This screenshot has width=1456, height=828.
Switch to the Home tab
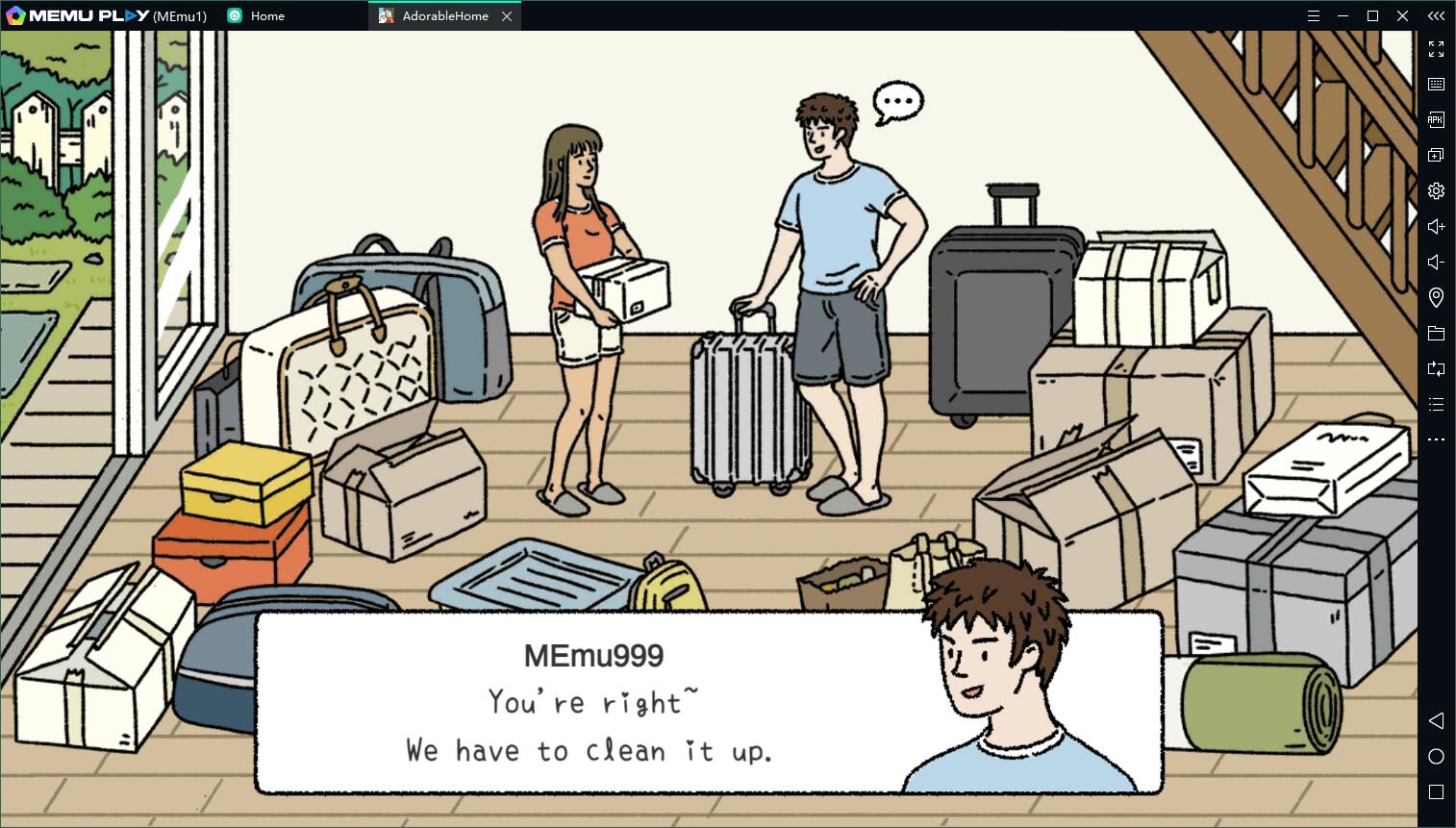pyautogui.click(x=266, y=16)
